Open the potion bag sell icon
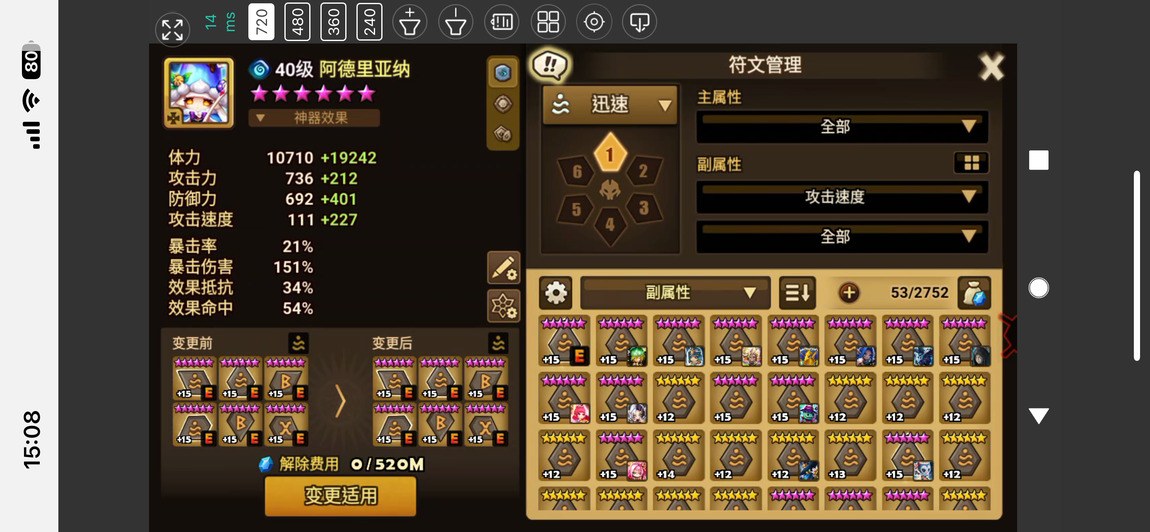Image resolution: width=1150 pixels, height=532 pixels. 973,293
